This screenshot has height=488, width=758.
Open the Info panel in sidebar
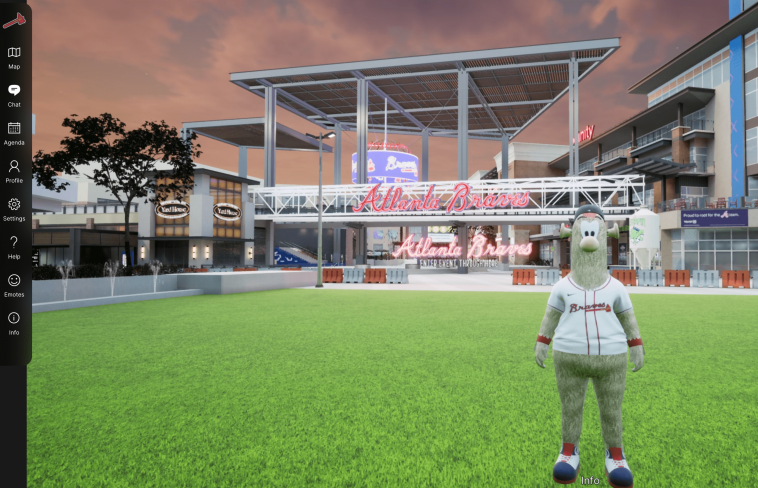[x=14, y=320]
